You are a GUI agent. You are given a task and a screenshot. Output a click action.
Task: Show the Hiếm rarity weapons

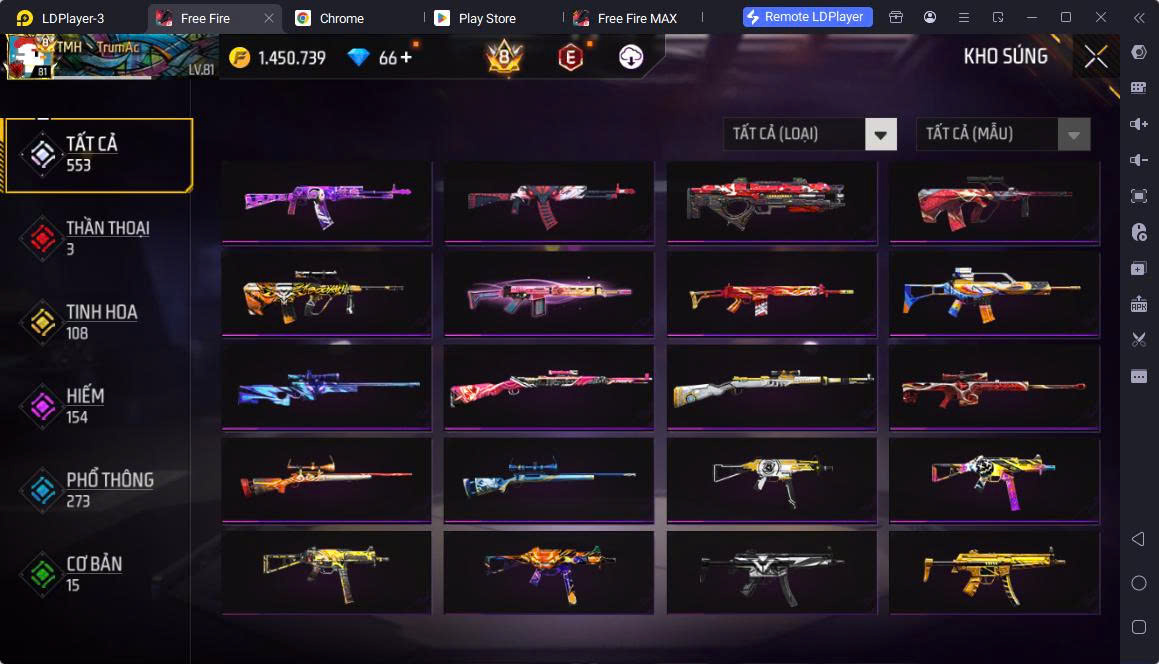tap(98, 405)
